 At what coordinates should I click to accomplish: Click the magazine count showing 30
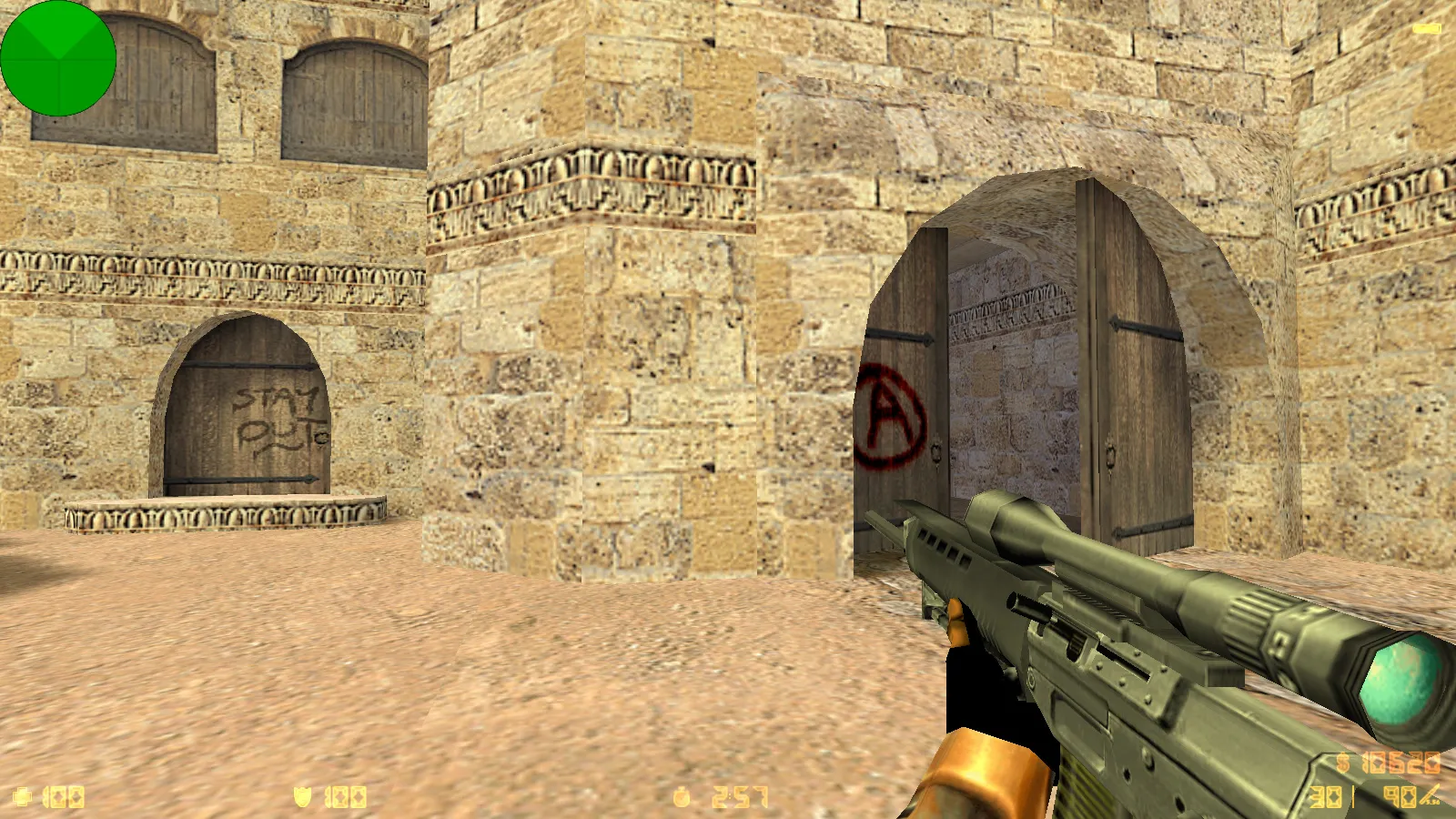click(x=1324, y=797)
